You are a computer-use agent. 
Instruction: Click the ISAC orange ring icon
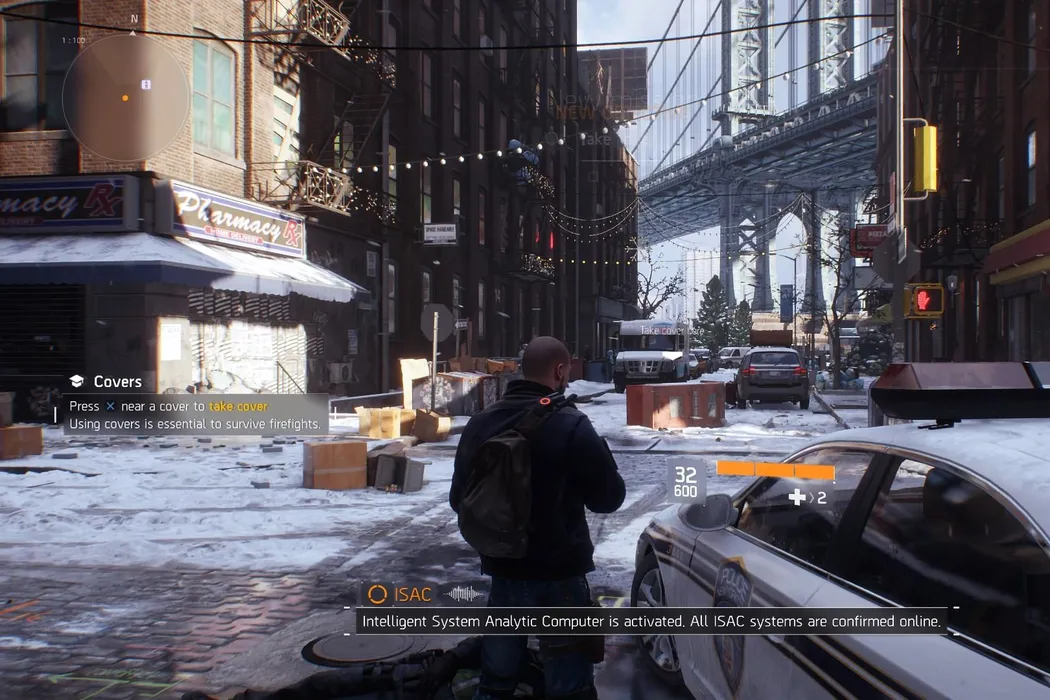pyautogui.click(x=377, y=594)
